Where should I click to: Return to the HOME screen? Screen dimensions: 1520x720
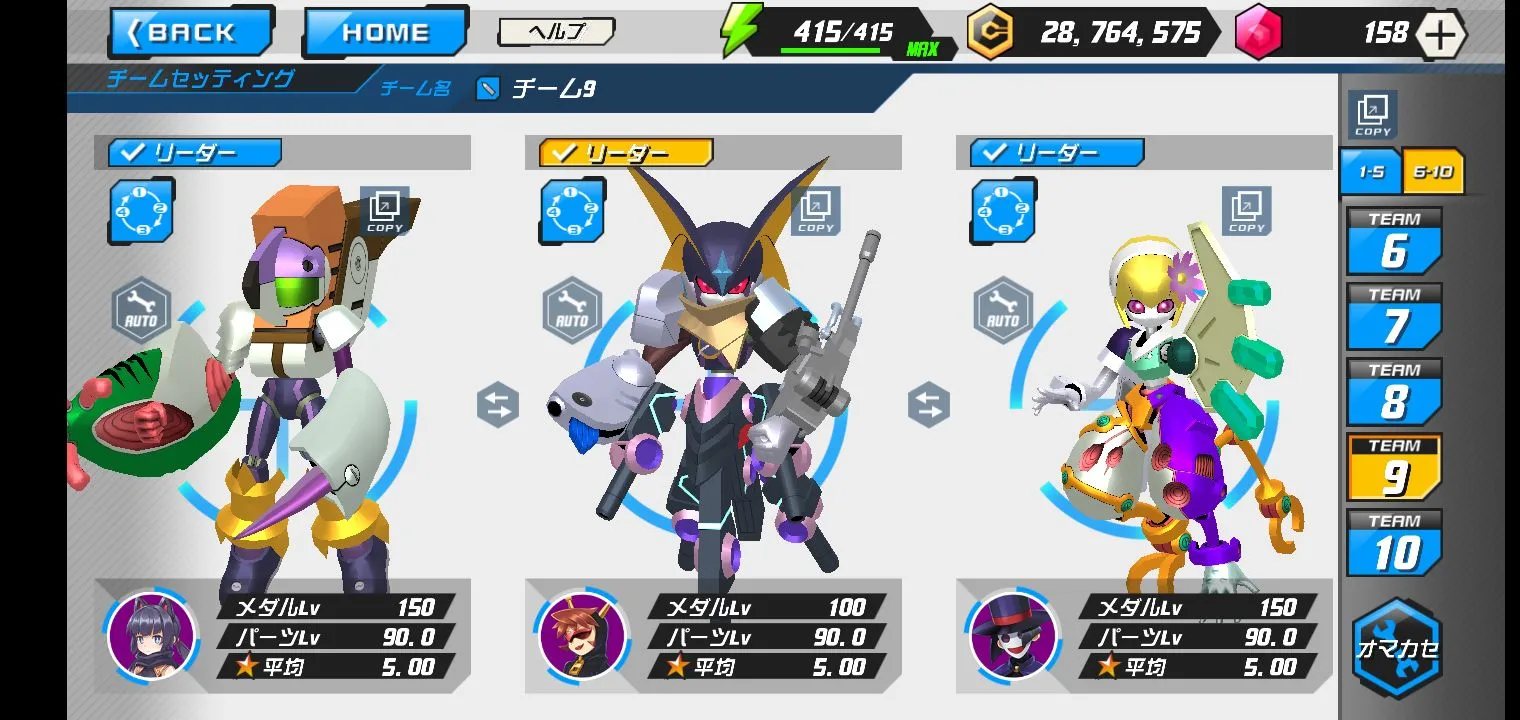[384, 32]
